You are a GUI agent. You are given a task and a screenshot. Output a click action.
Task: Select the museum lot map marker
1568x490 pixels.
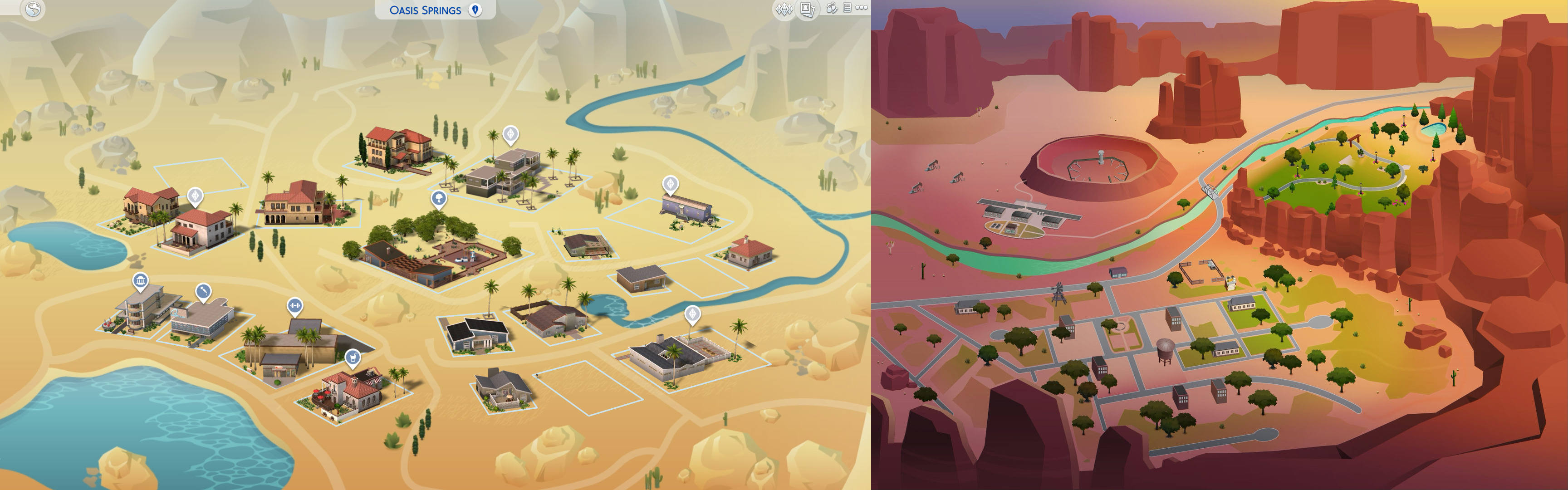coord(141,281)
